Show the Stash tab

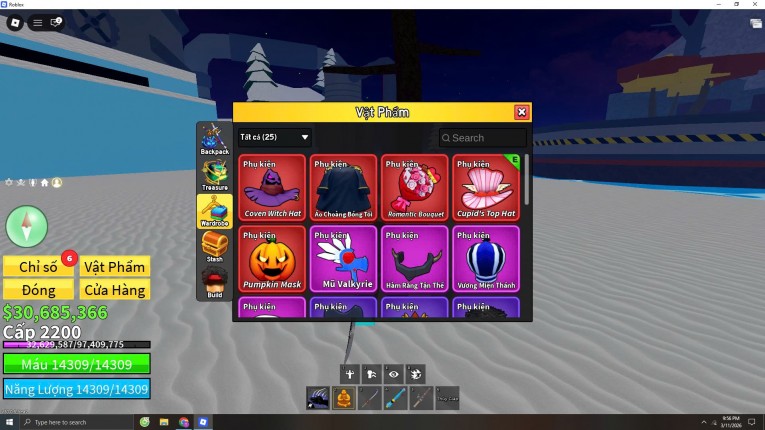point(215,247)
